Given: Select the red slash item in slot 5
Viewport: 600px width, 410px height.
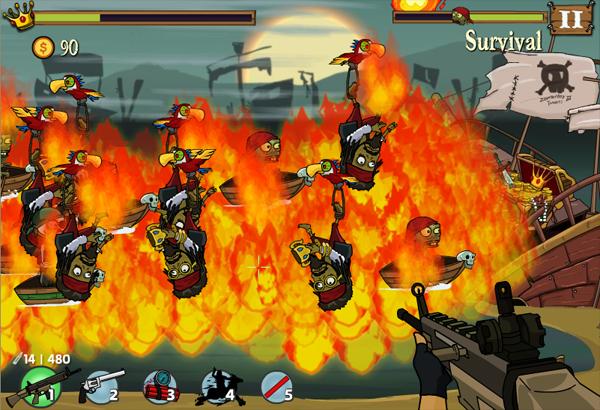Looking at the screenshot, I should [x=277, y=384].
